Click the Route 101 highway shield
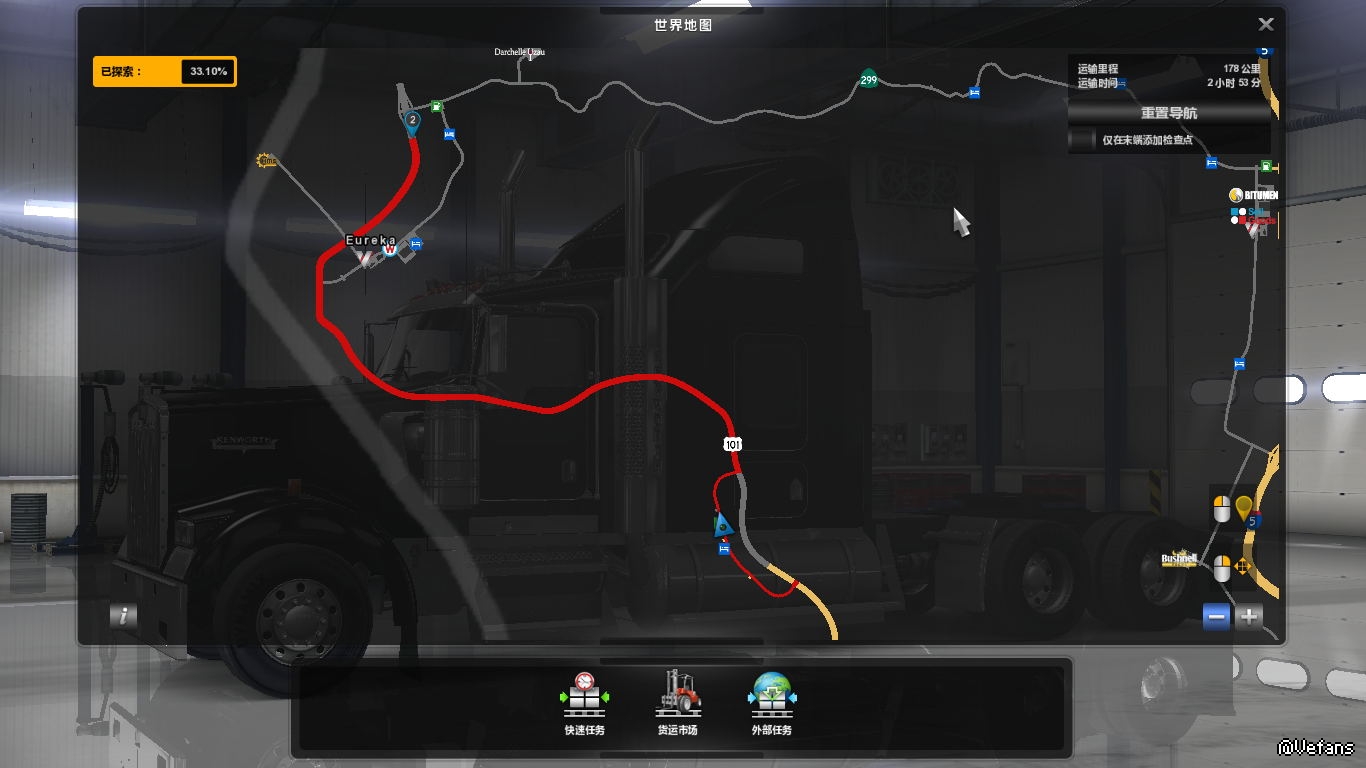This screenshot has width=1366, height=768. (x=734, y=443)
